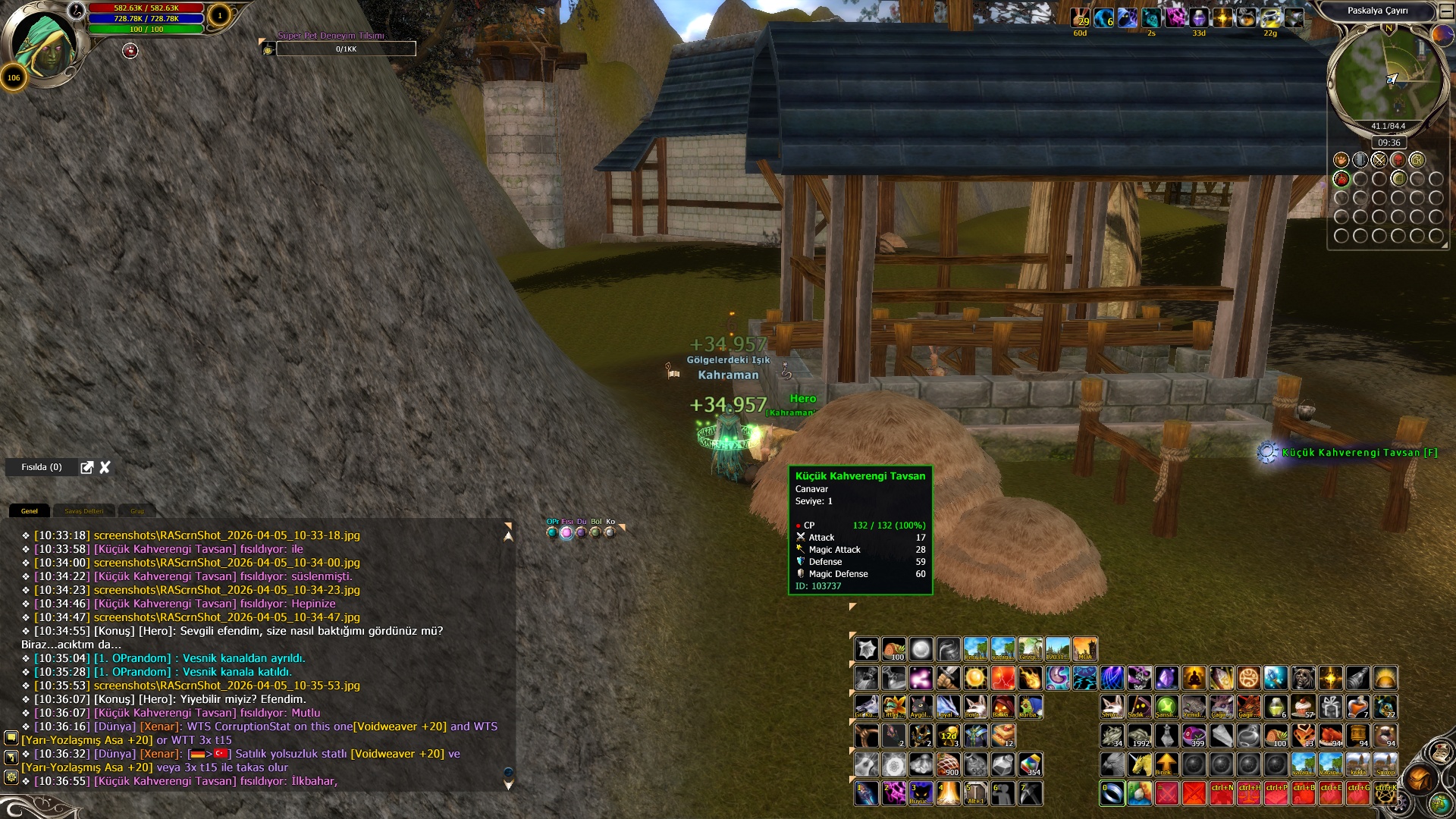Toggle the crossed swords minimap button

[x=1379, y=160]
